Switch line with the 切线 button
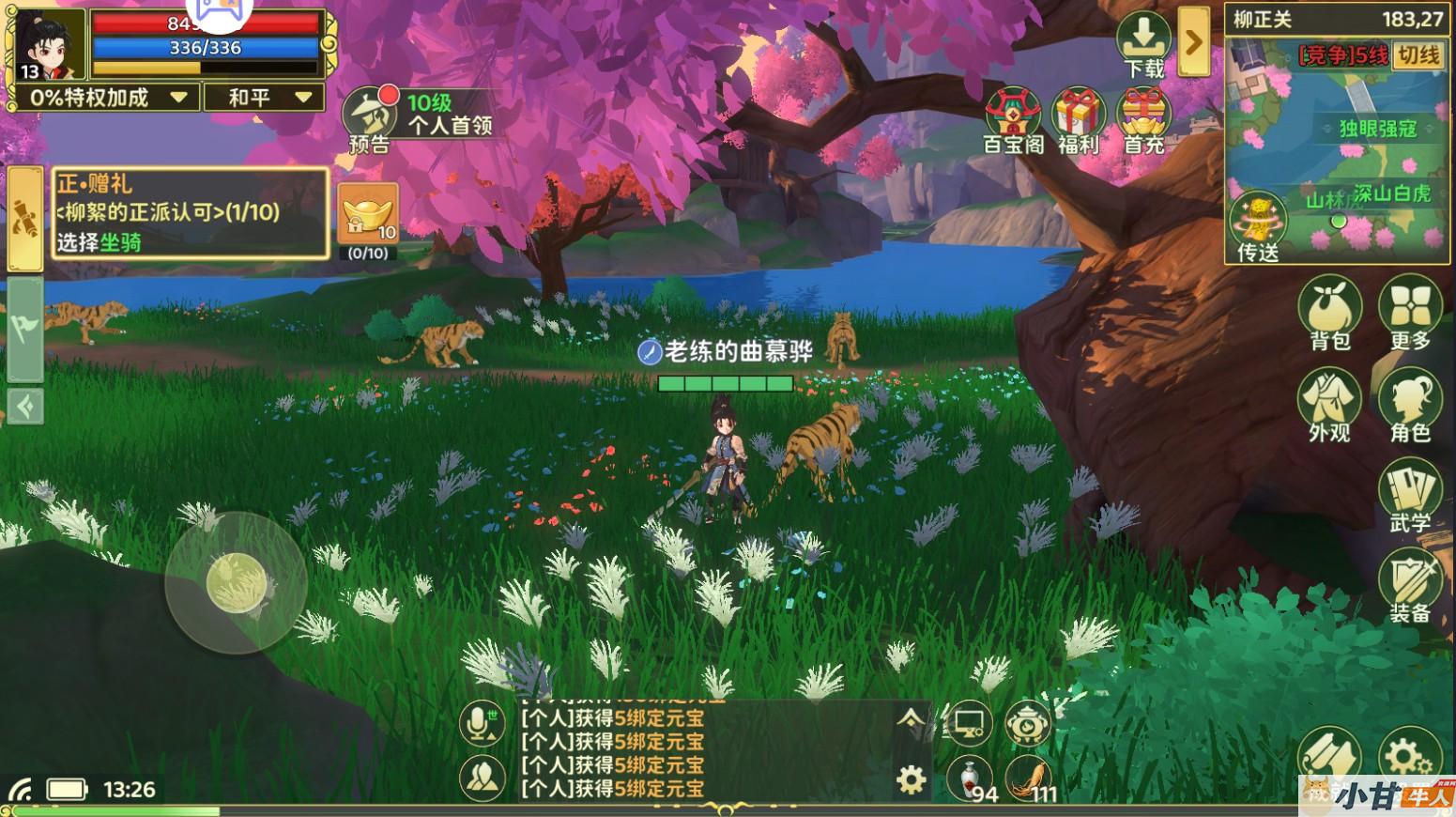 pos(1418,55)
